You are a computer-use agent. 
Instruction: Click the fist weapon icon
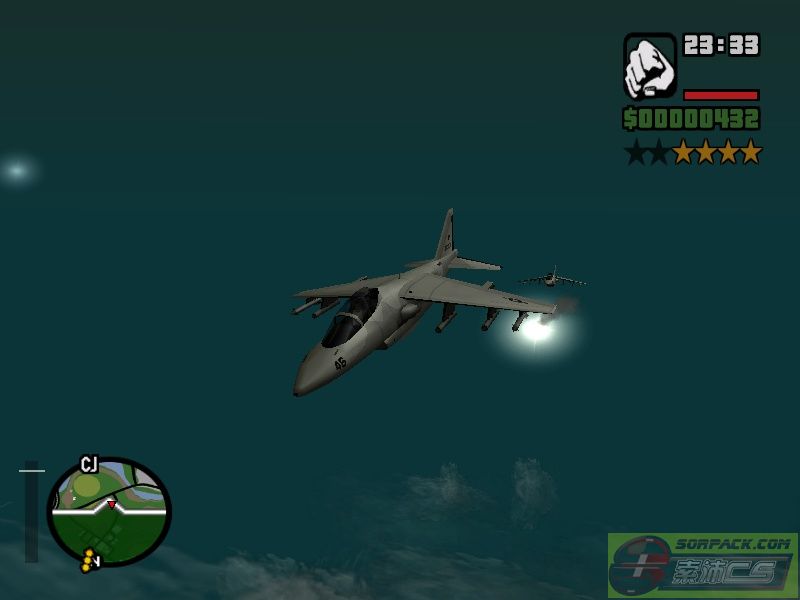(650, 66)
